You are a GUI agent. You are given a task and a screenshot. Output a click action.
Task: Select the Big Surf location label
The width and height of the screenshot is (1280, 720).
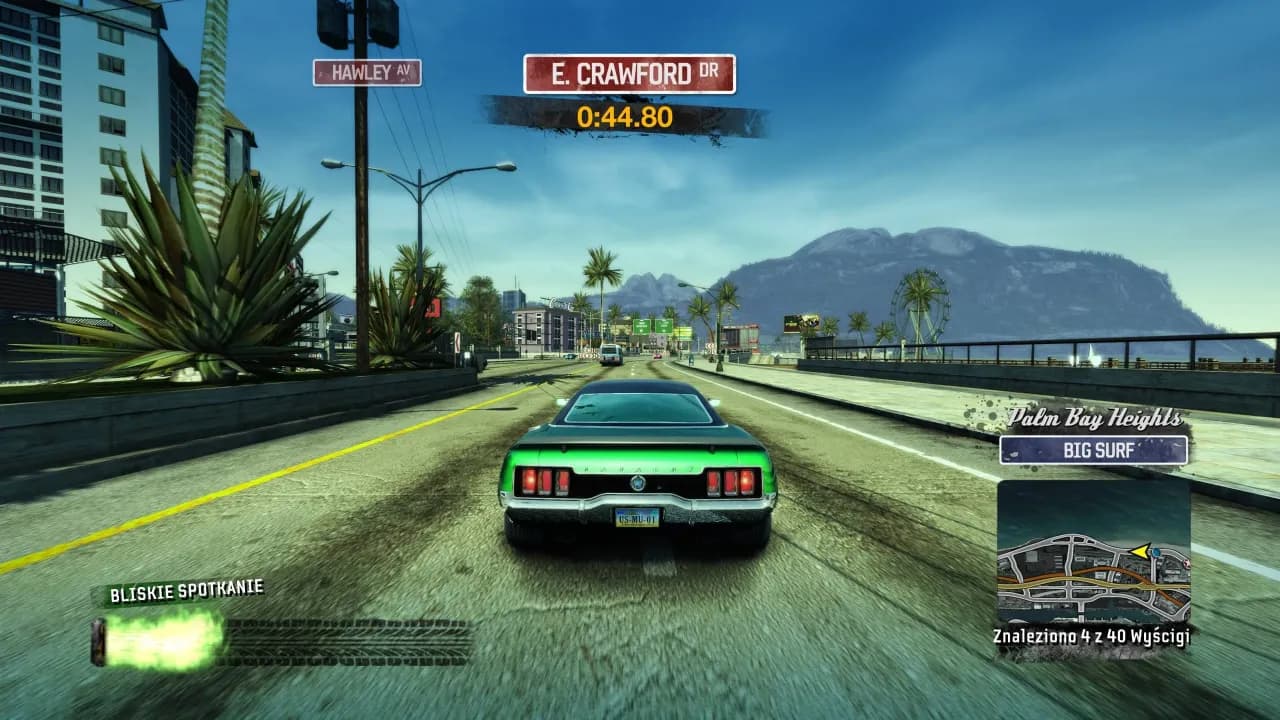1093,450
